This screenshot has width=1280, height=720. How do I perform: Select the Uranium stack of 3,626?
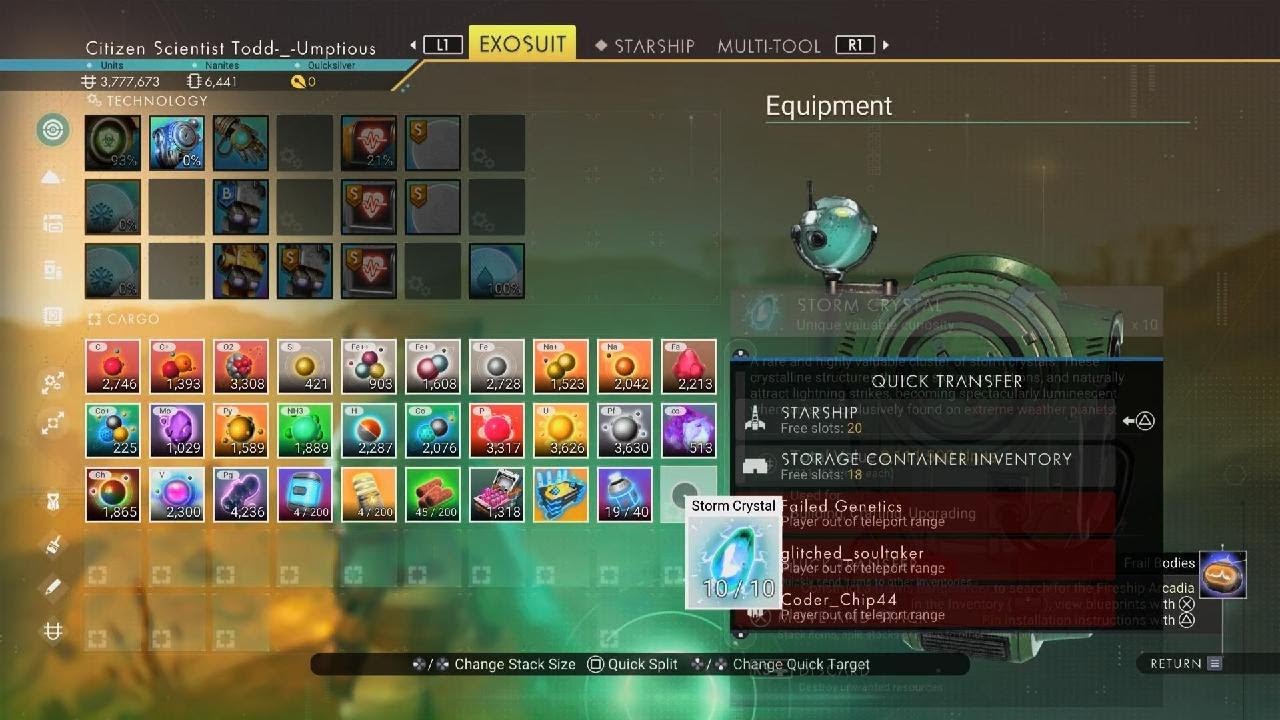tap(561, 431)
